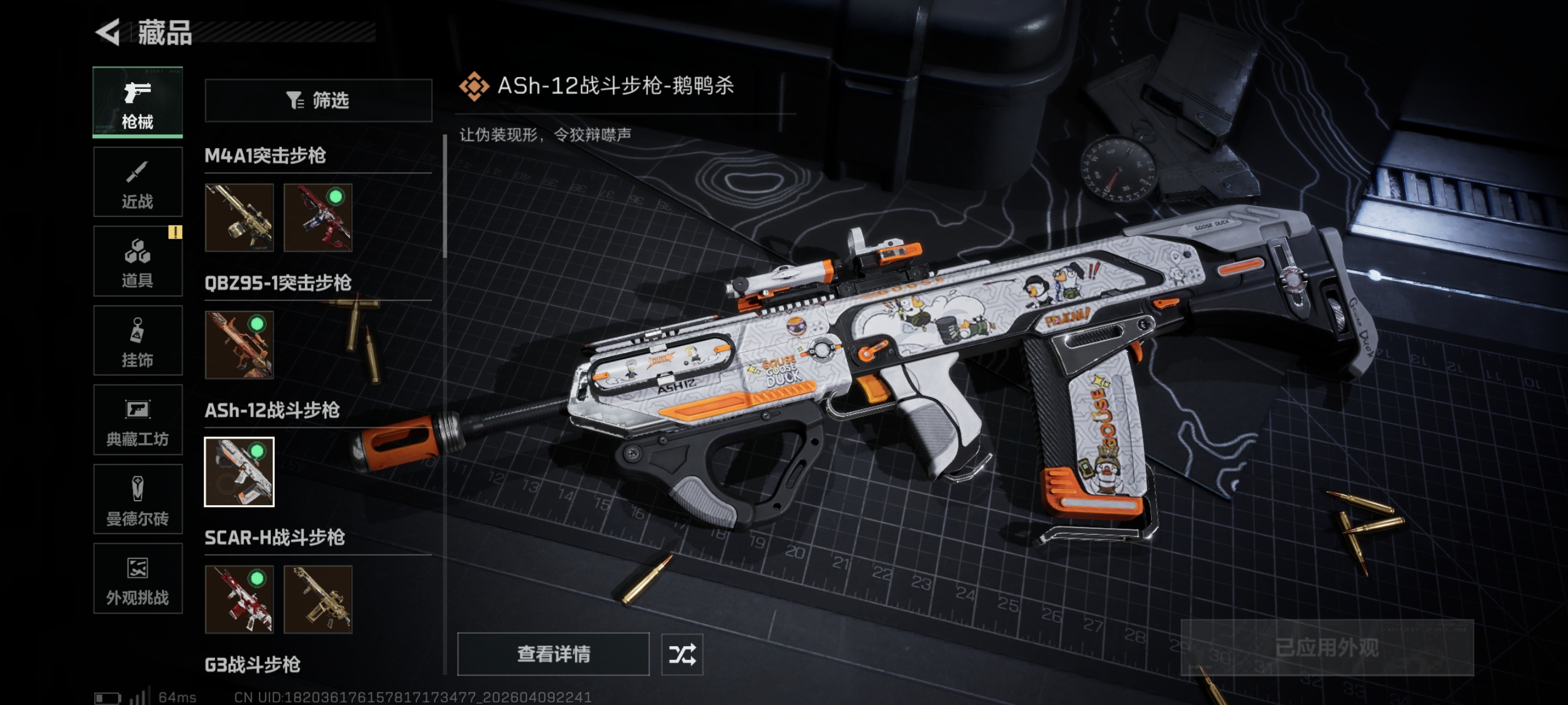This screenshot has width=1568, height=705.
Task: Switch to the 枪械 category tab
Action: pyautogui.click(x=137, y=102)
